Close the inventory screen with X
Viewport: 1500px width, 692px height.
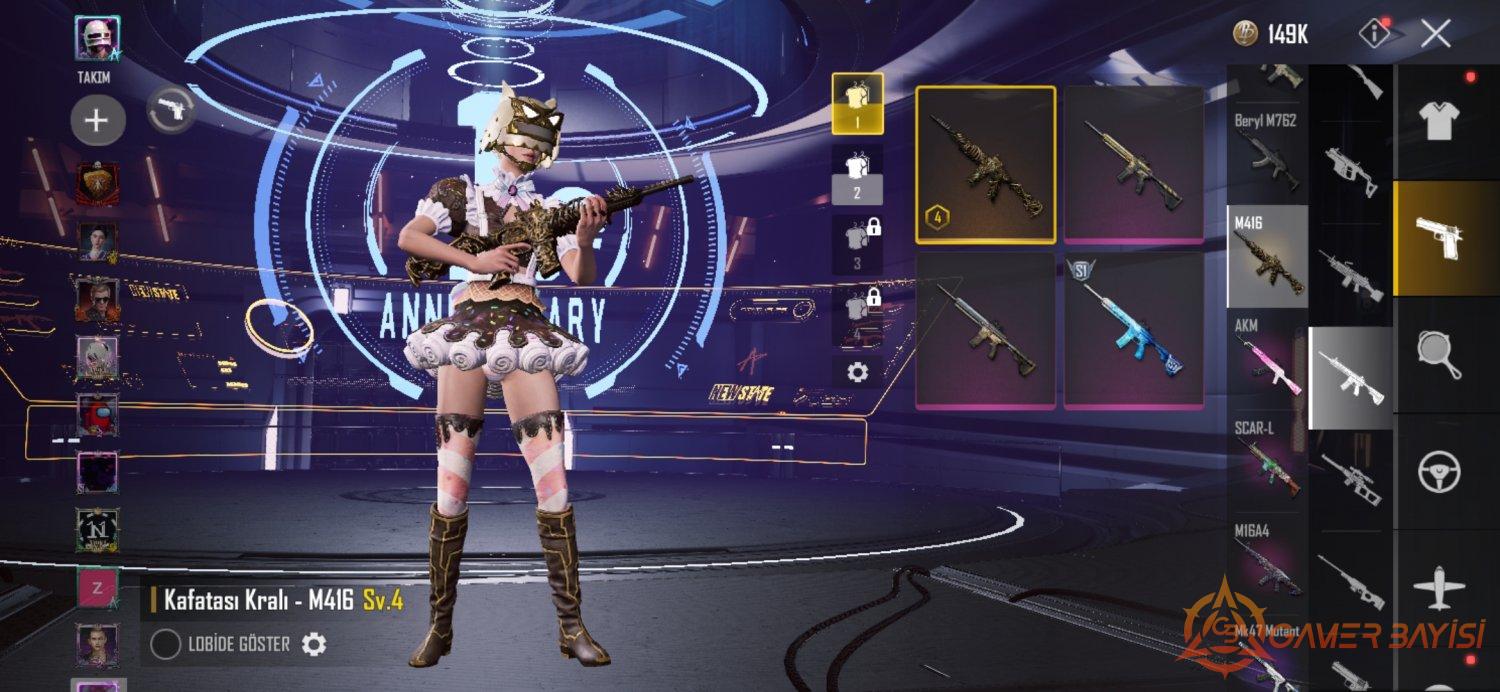pos(1436,34)
